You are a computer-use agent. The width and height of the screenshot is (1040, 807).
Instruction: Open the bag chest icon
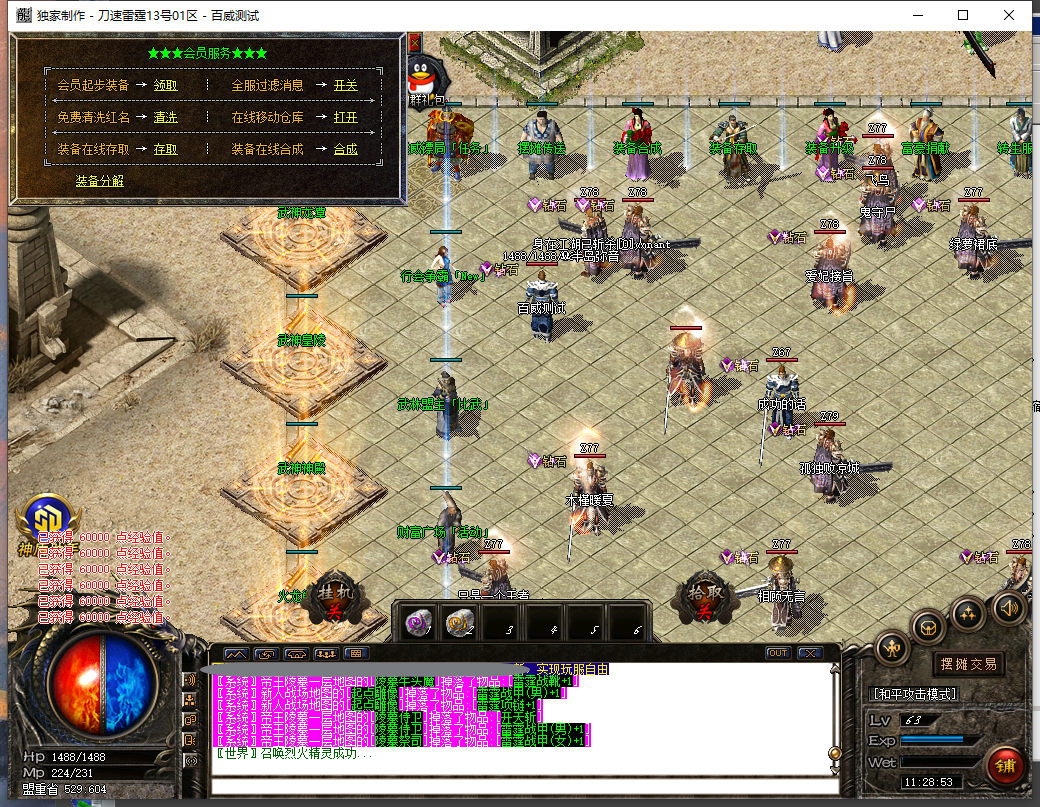(930, 627)
